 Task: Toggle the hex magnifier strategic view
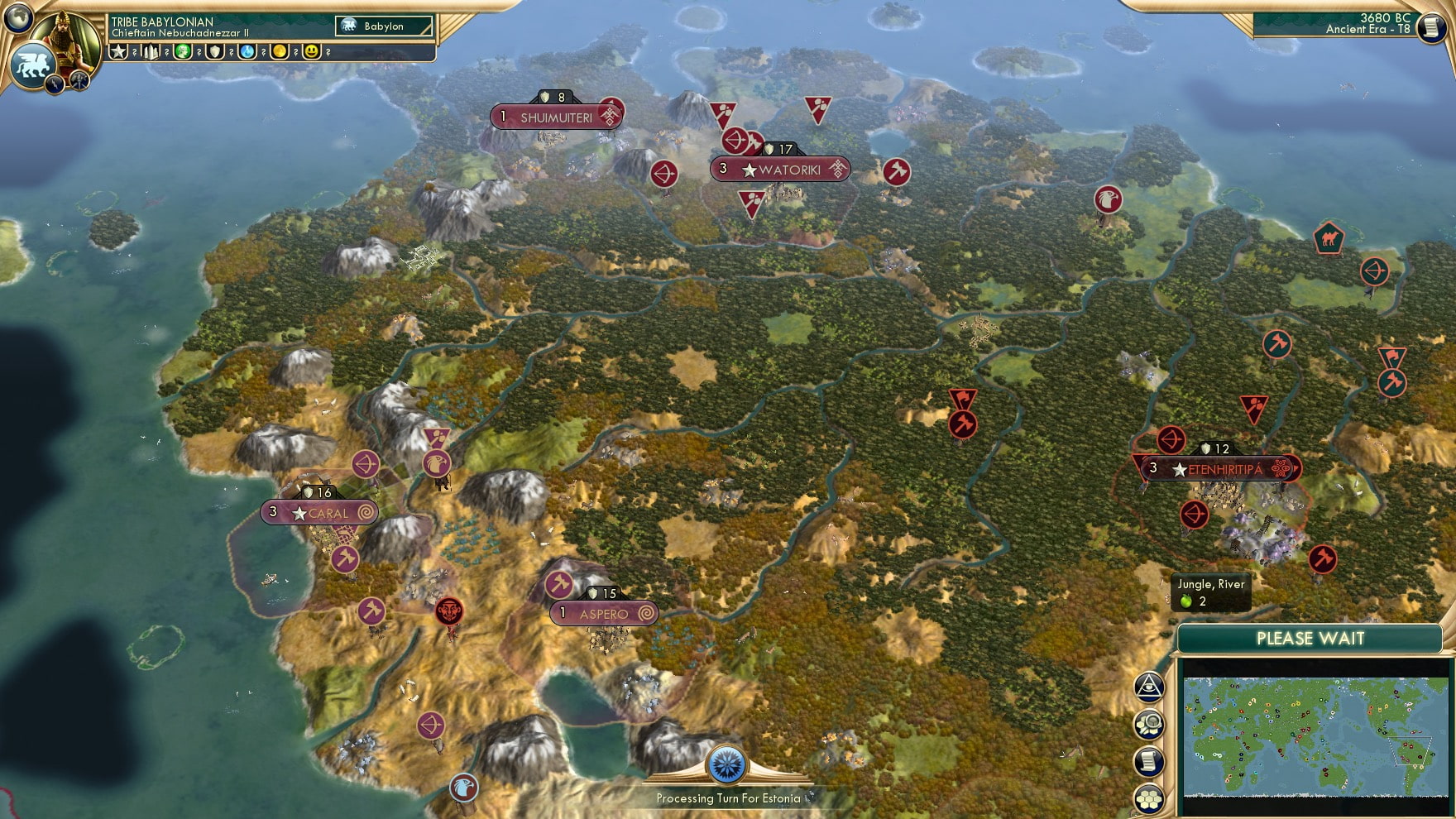click(x=1149, y=725)
